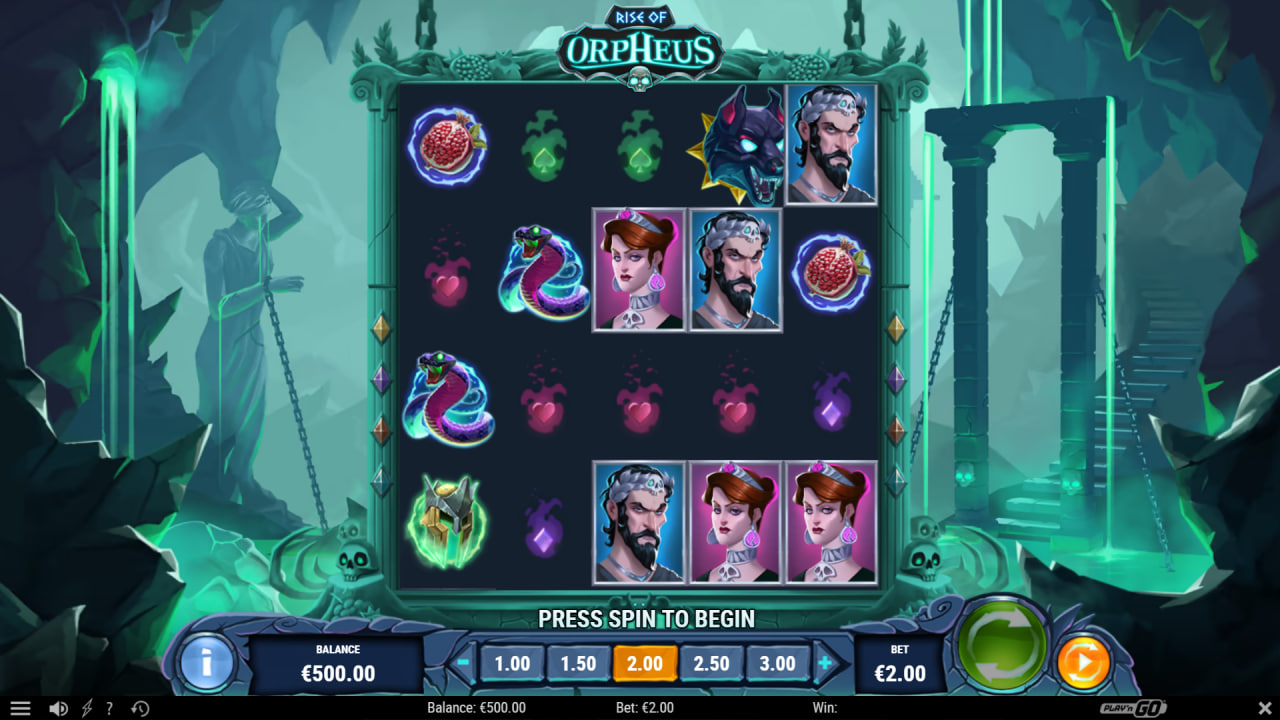Screen dimensions: 1280x720
Task: Select the currently highlighted 2.00 bet
Action: [x=645, y=662]
